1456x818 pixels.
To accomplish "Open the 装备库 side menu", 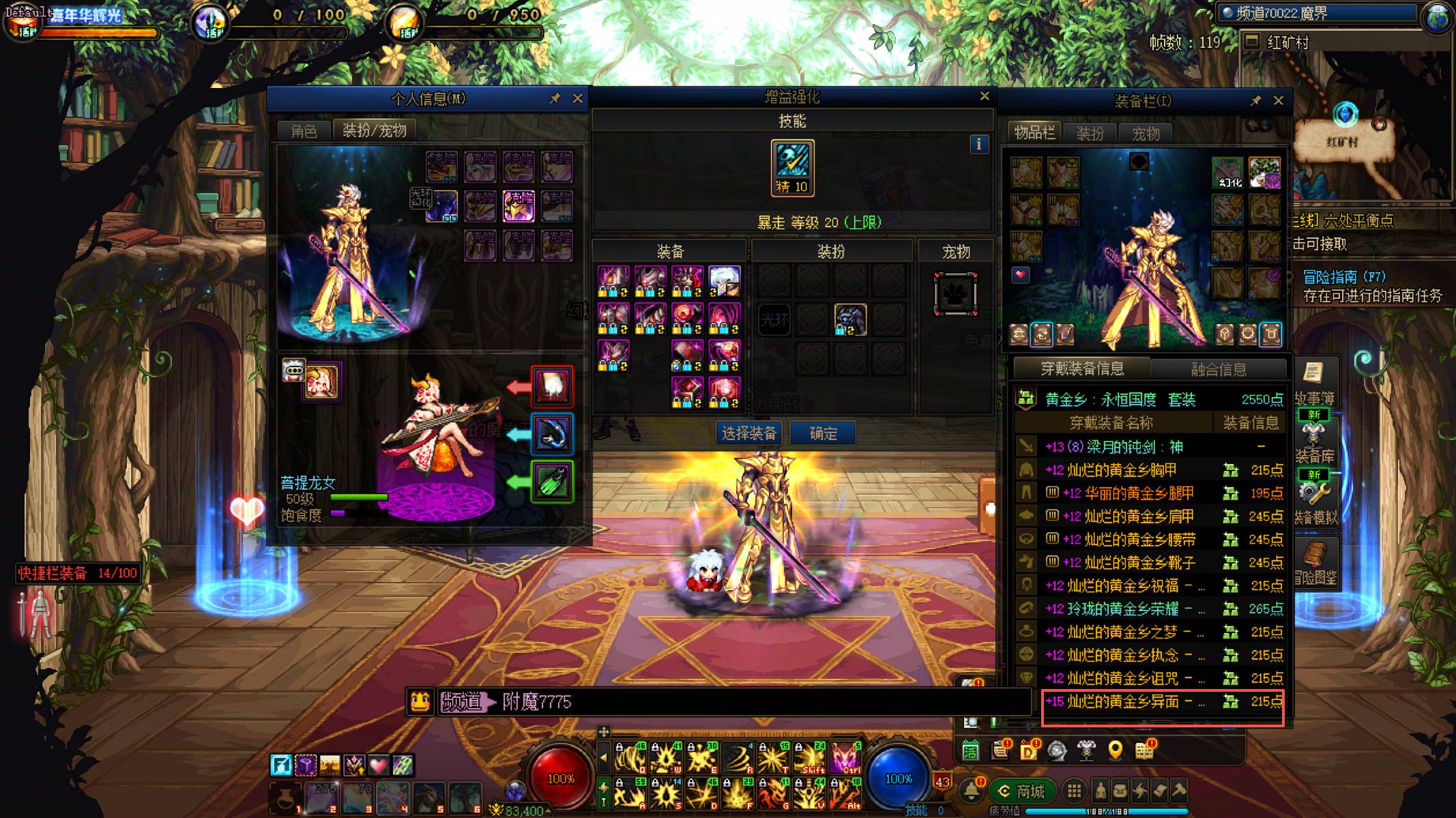I will pos(1314,444).
